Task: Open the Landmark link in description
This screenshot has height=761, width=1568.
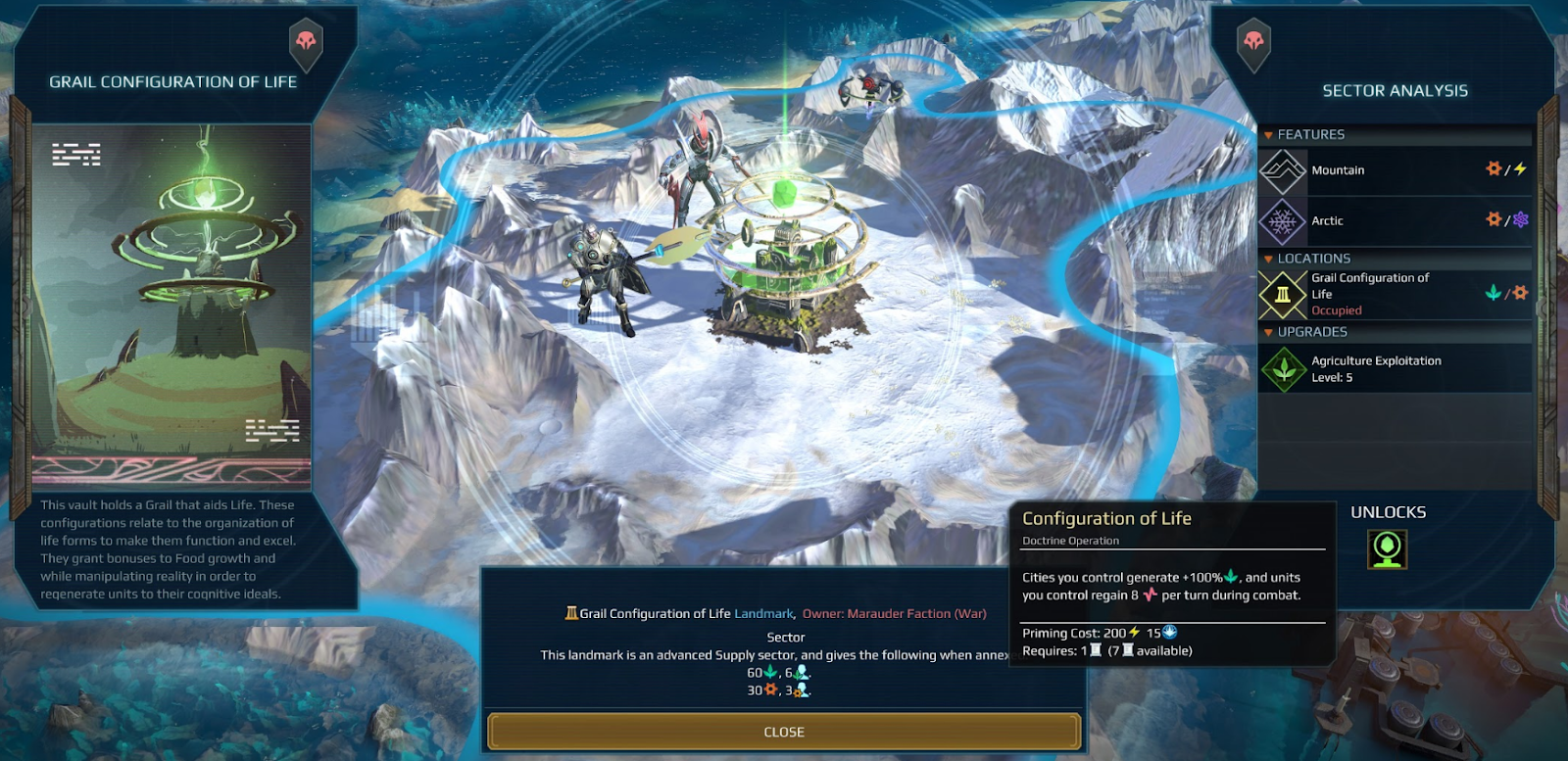Action: [764, 614]
